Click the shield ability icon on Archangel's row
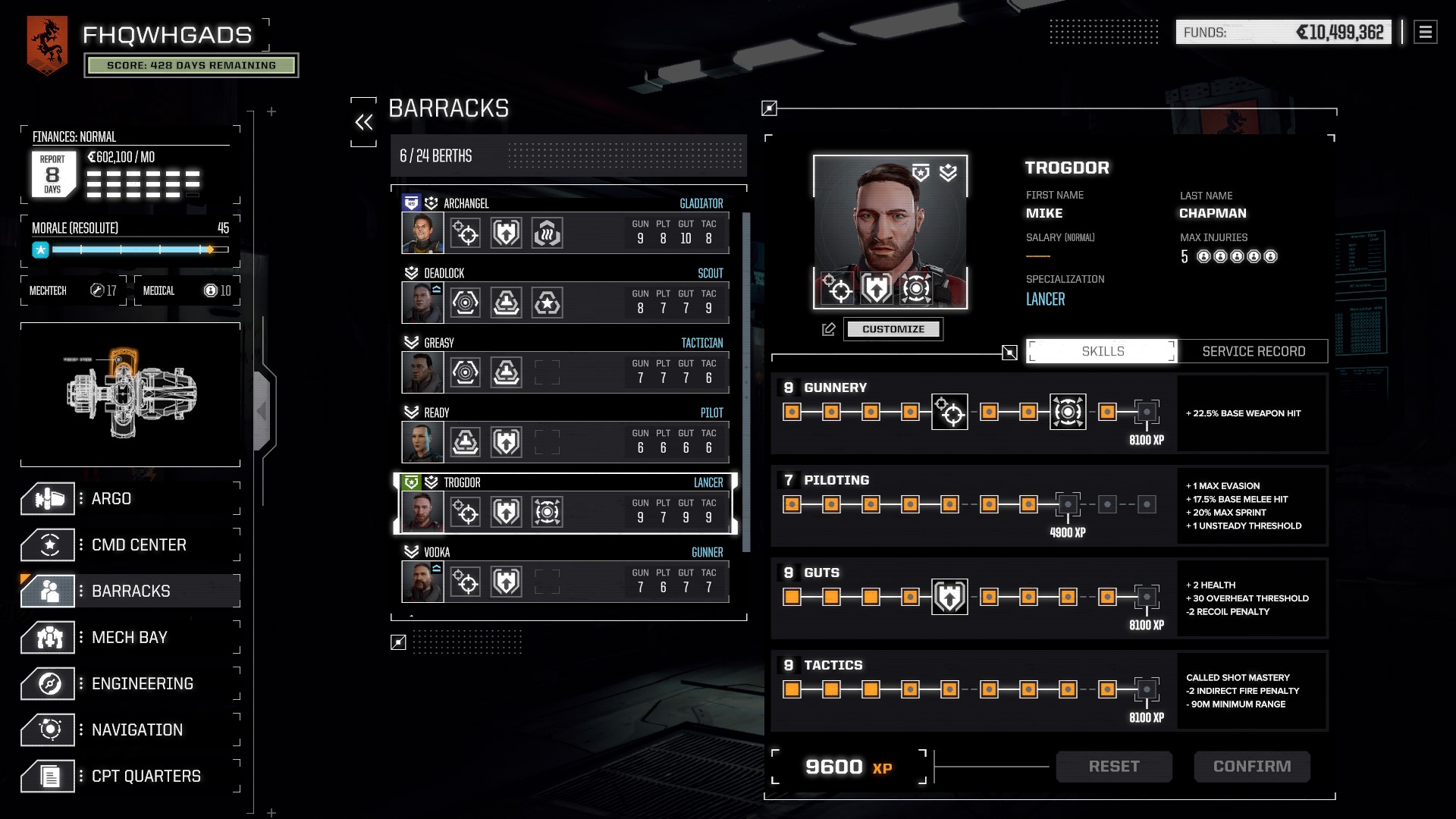The height and width of the screenshot is (819, 1456). click(506, 233)
